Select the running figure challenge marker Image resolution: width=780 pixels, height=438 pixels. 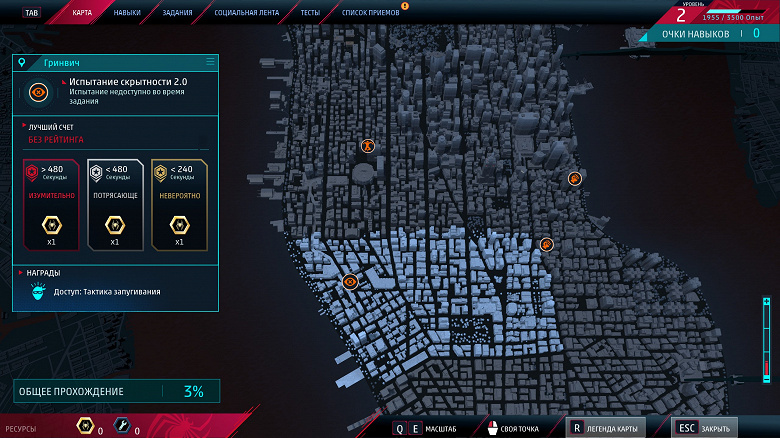click(368, 146)
